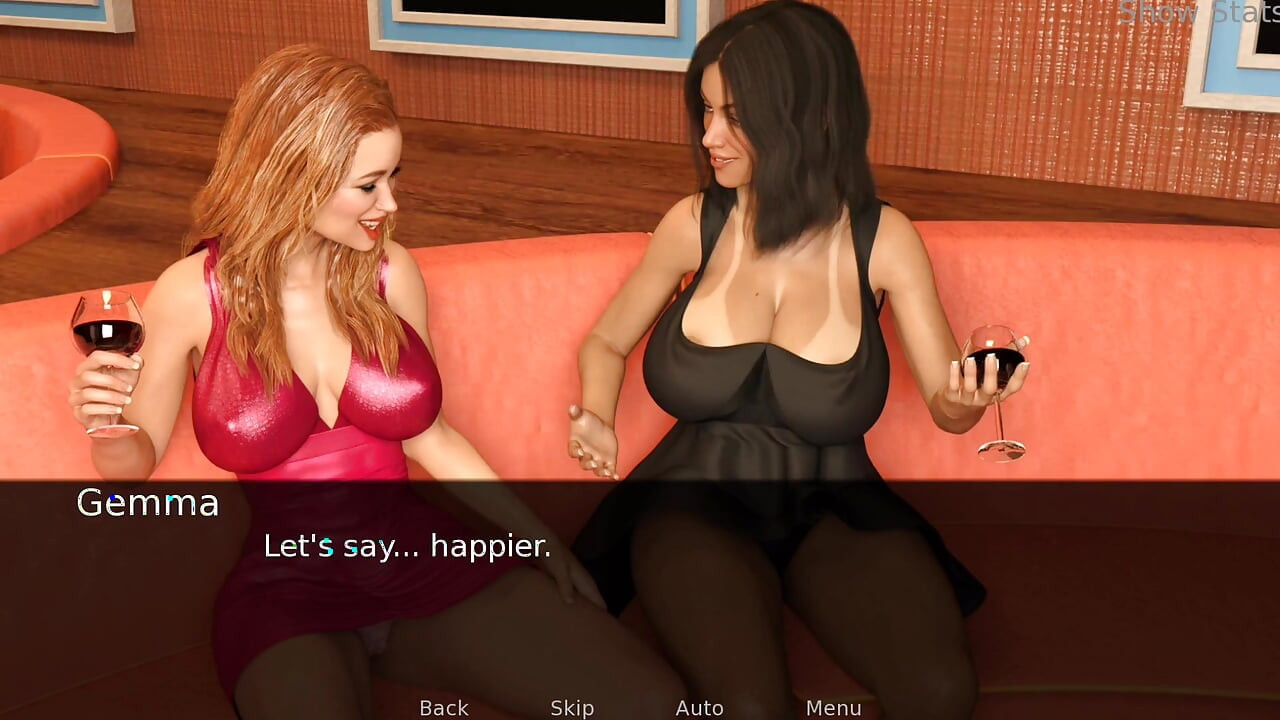Screen dimensions: 1280x720
Task: Click the speaker name label Gemma
Action: (148, 503)
